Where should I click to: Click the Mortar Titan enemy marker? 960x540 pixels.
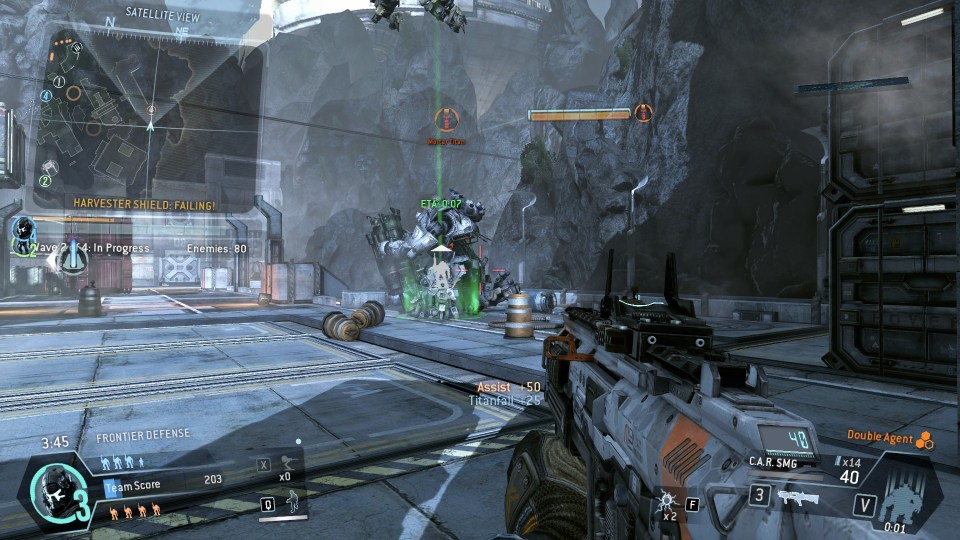point(444,120)
